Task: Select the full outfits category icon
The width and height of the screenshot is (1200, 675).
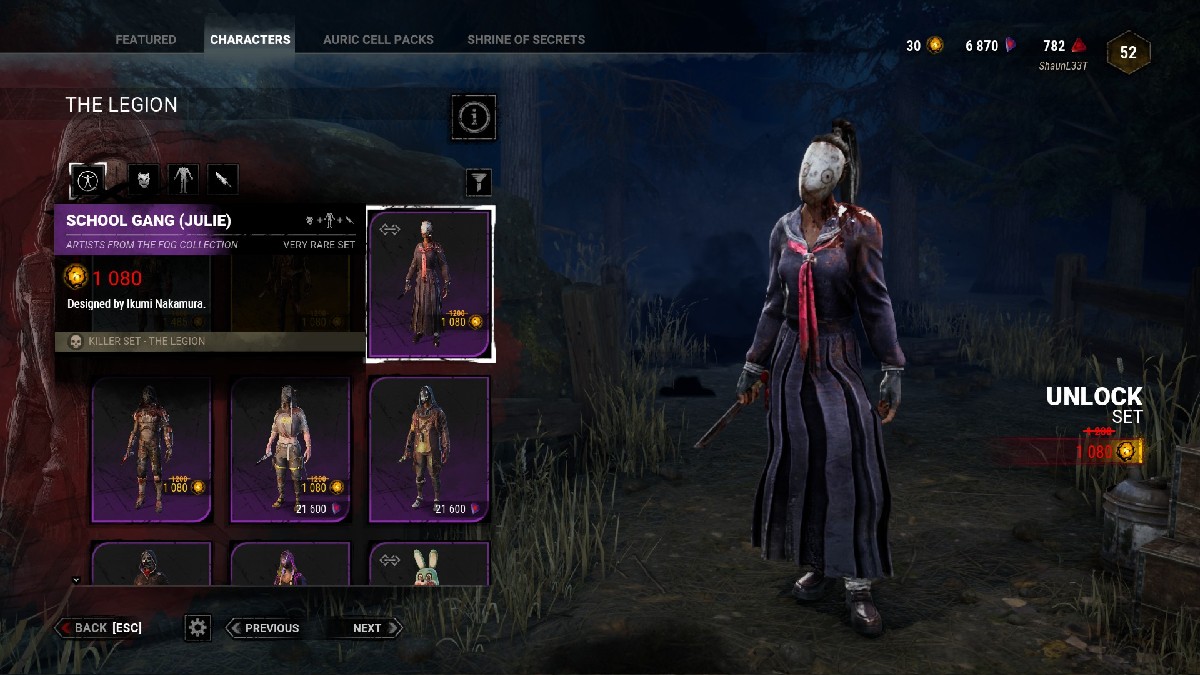Action: 87,180
